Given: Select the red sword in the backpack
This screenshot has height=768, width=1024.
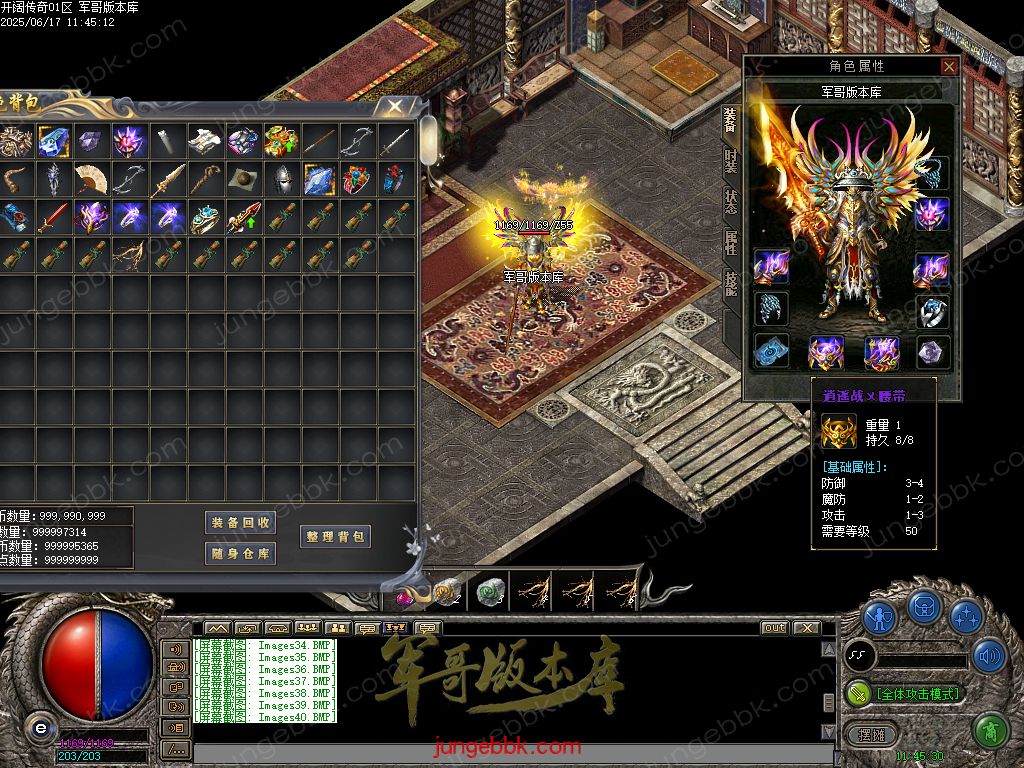Looking at the screenshot, I should tap(53, 217).
